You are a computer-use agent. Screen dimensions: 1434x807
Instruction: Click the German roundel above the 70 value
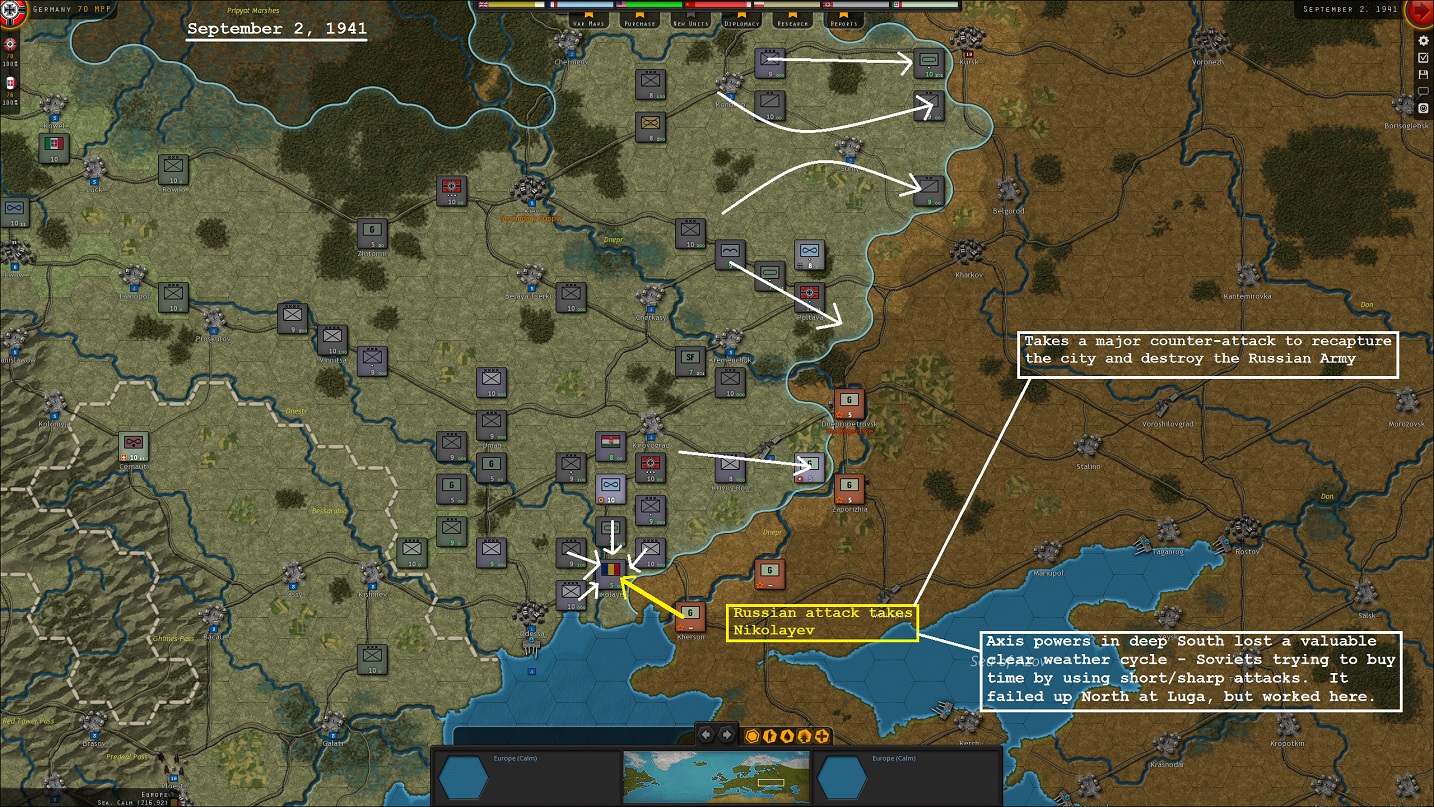(9, 44)
